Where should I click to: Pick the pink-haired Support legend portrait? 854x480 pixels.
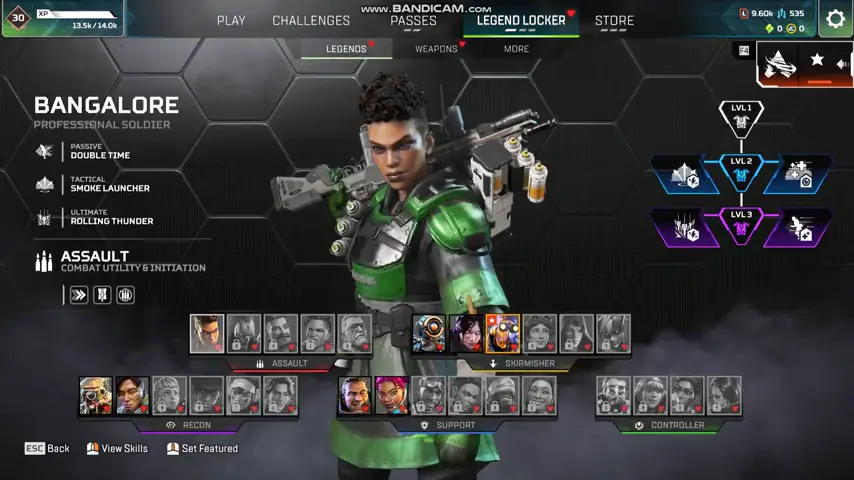pos(391,396)
